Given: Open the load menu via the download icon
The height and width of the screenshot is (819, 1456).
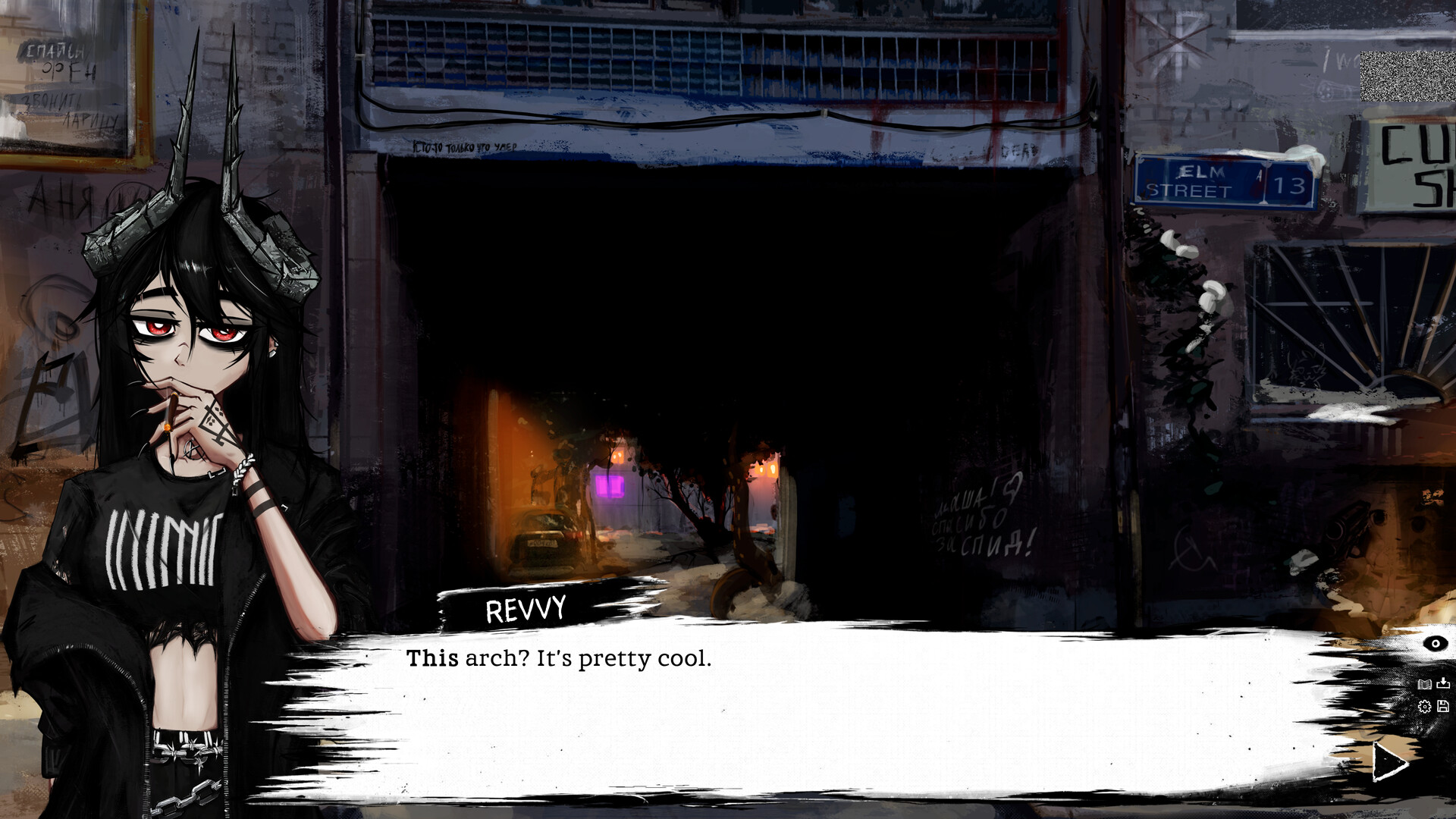Looking at the screenshot, I should (1443, 683).
